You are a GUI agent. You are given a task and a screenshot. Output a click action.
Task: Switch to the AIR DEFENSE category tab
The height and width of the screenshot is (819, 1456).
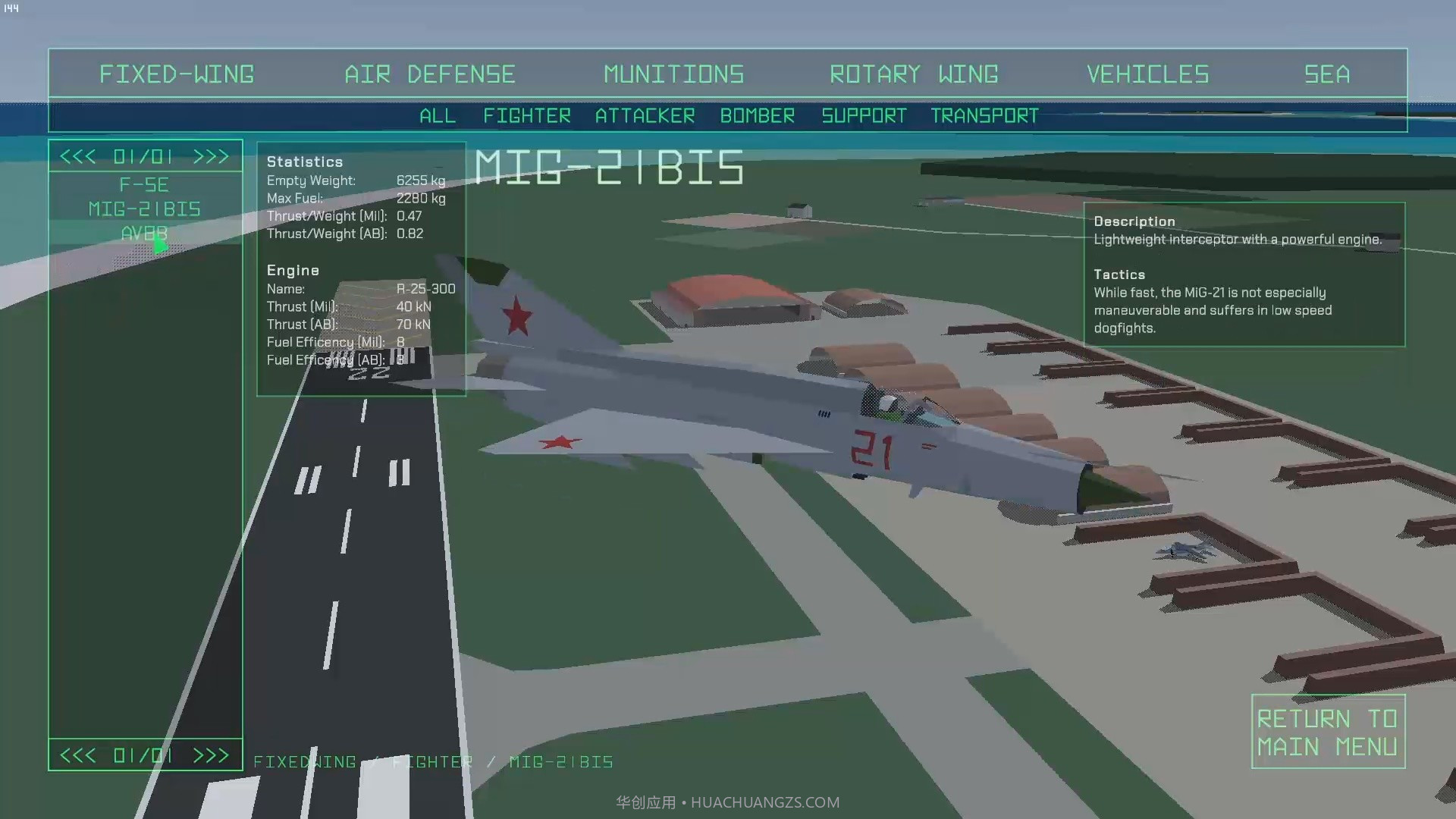[430, 74]
